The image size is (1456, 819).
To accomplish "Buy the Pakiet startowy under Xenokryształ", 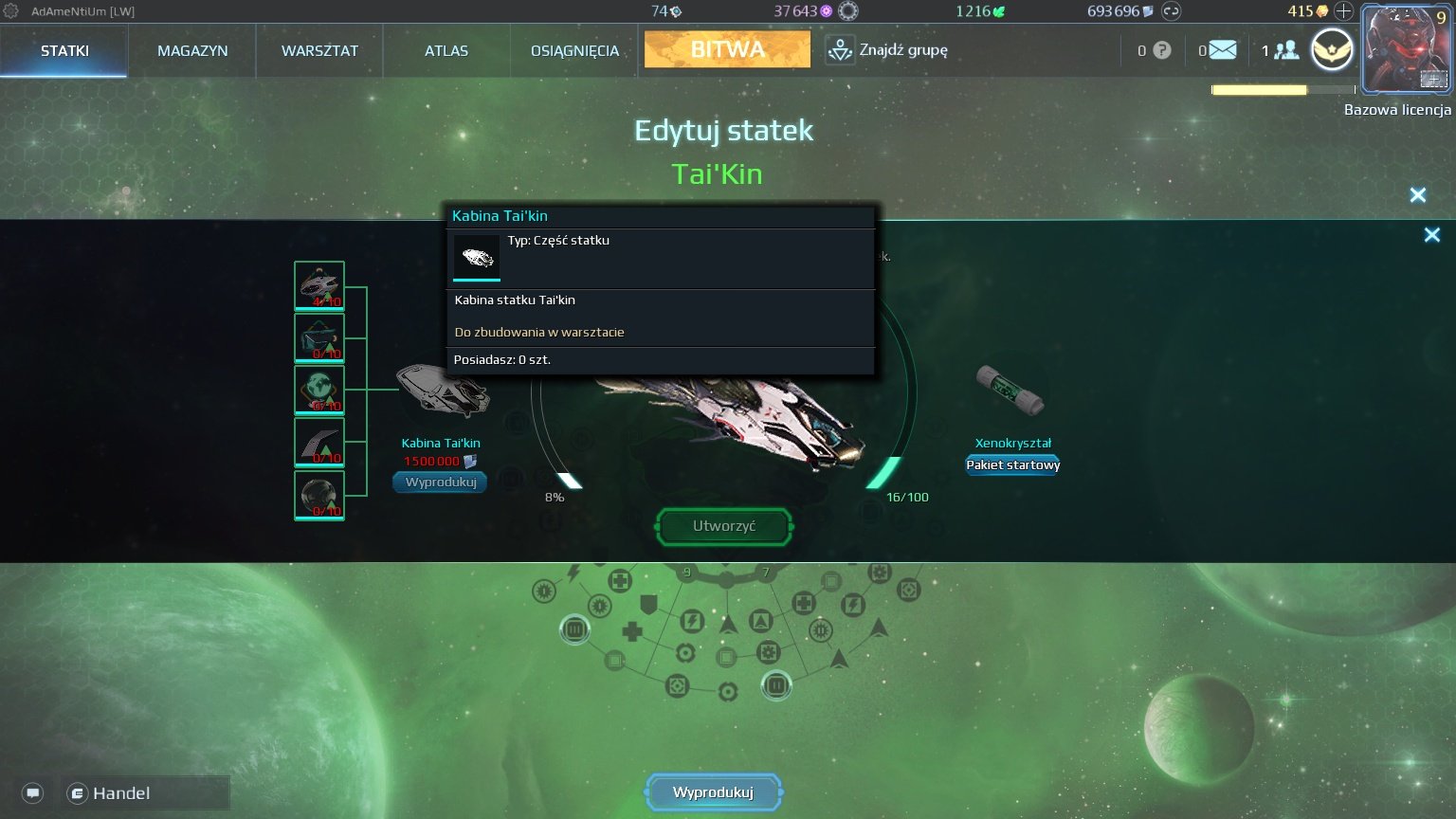I will pos(1012,464).
